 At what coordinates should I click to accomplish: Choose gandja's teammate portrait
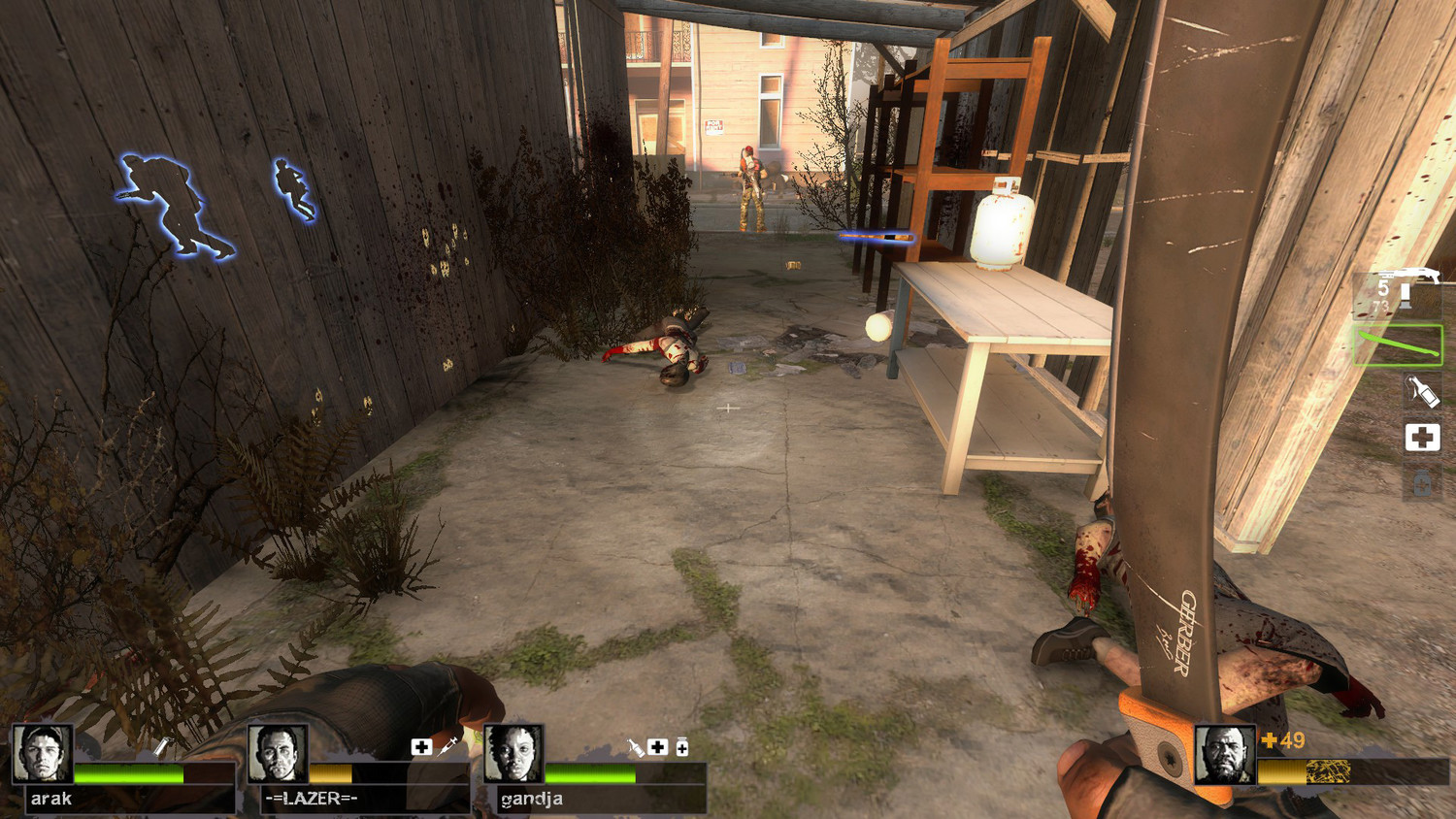coord(513,753)
